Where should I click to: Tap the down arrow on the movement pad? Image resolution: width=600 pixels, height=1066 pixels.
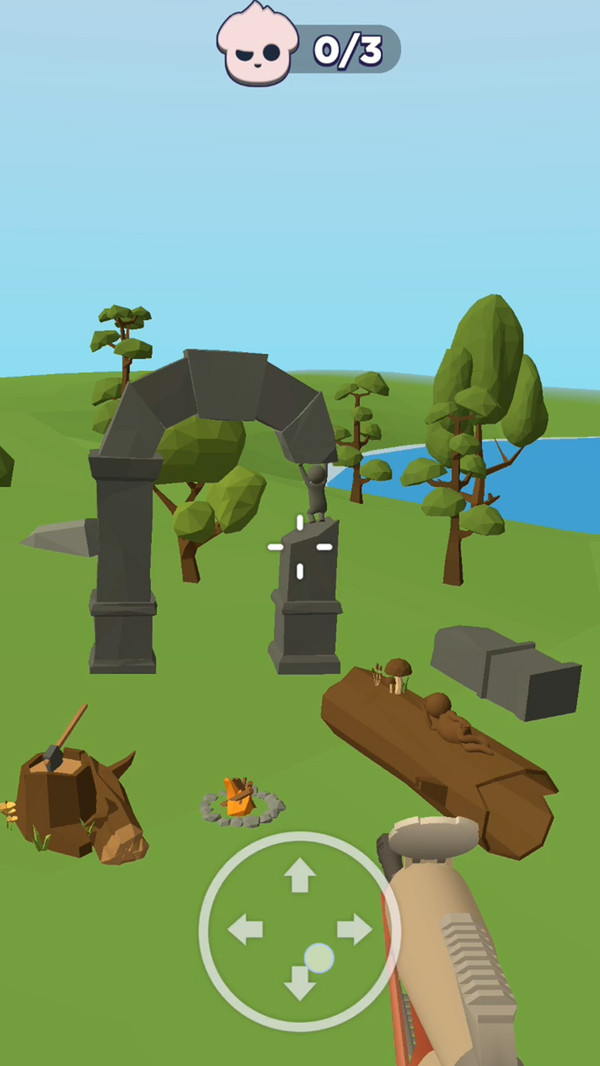point(299,984)
